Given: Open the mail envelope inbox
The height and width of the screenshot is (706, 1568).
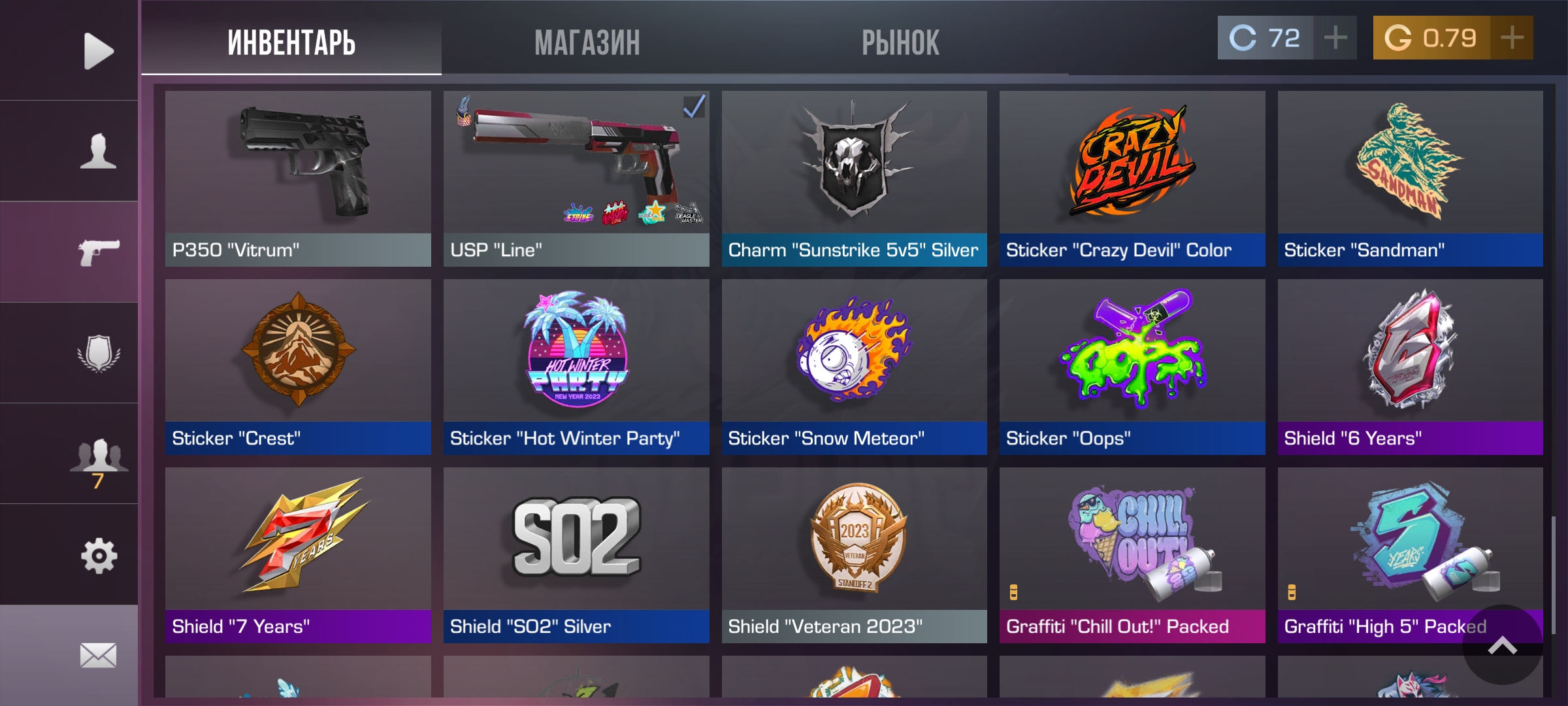Looking at the screenshot, I should pyautogui.click(x=98, y=655).
